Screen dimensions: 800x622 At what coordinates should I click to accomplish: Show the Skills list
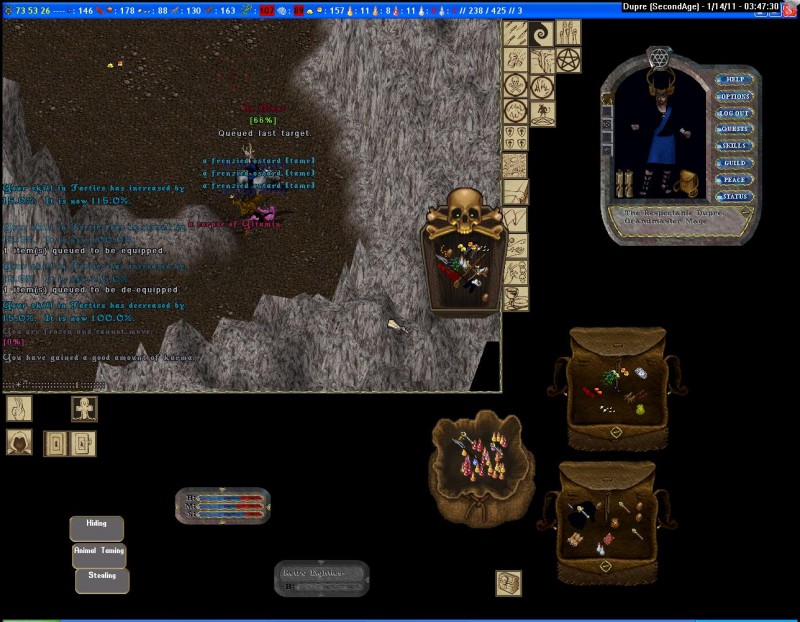pos(734,146)
